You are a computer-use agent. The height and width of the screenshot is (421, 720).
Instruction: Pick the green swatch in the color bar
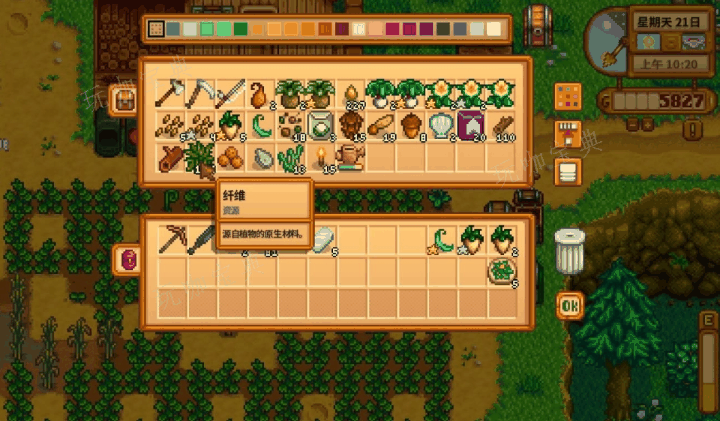(224, 30)
